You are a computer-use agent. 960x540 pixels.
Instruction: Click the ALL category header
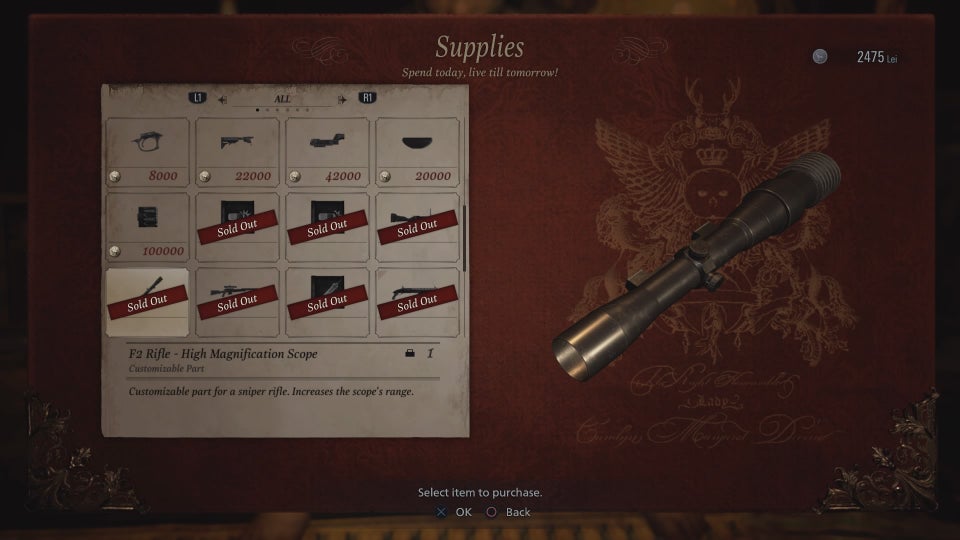[283, 99]
